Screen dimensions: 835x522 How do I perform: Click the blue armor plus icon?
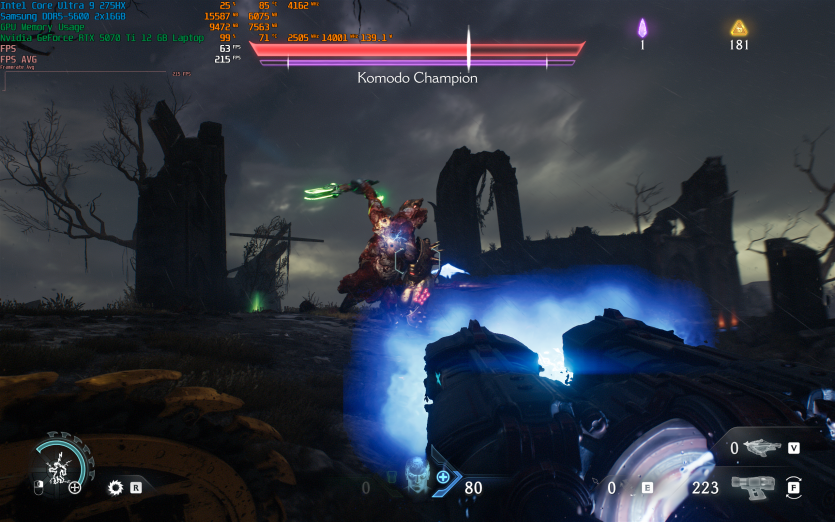(443, 477)
